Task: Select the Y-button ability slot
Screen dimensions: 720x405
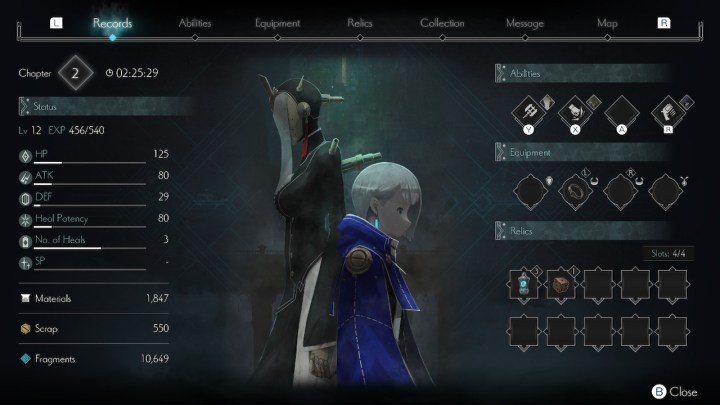Action: (530, 113)
